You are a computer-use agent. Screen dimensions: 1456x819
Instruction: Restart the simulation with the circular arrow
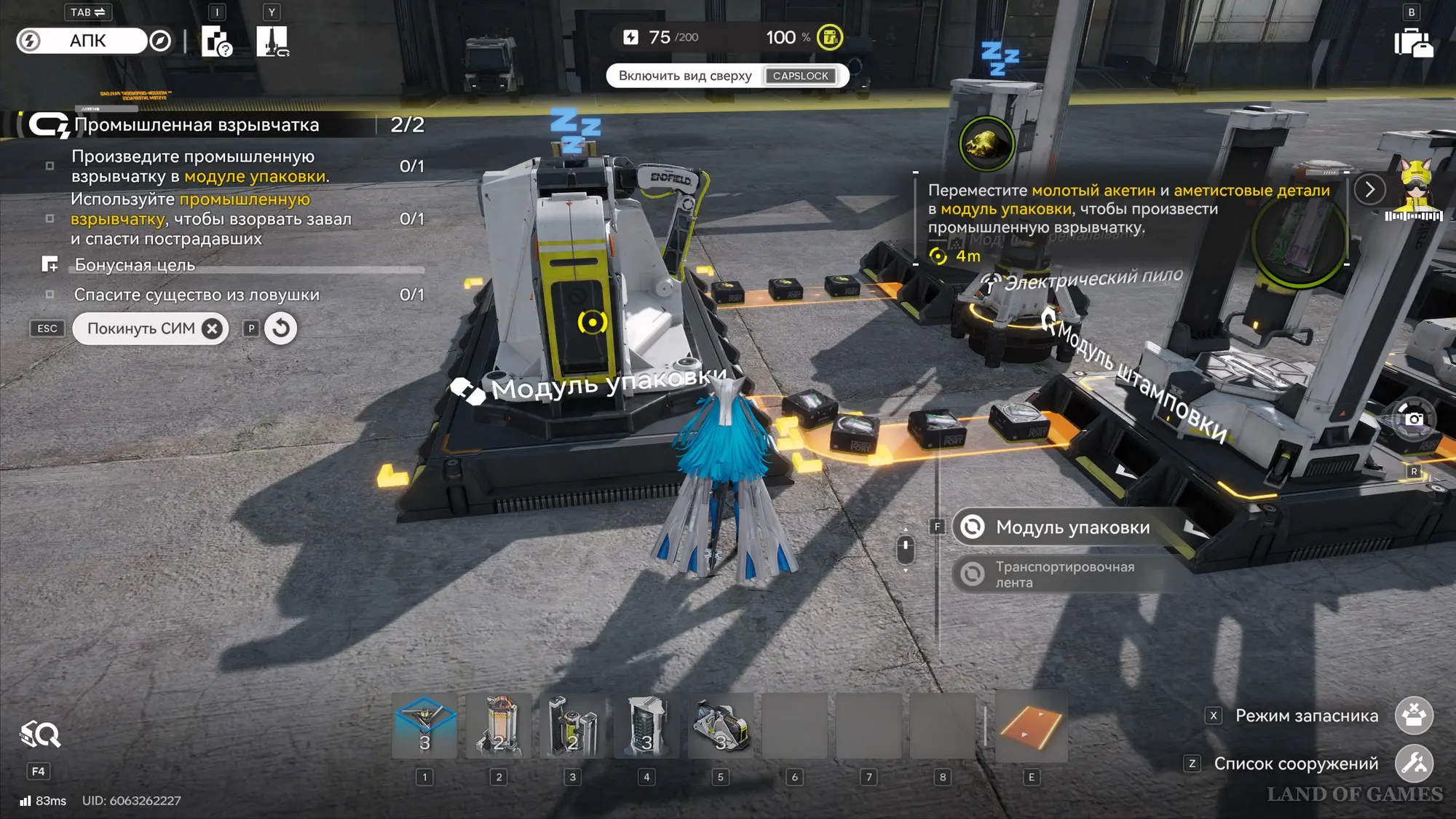[x=280, y=329]
